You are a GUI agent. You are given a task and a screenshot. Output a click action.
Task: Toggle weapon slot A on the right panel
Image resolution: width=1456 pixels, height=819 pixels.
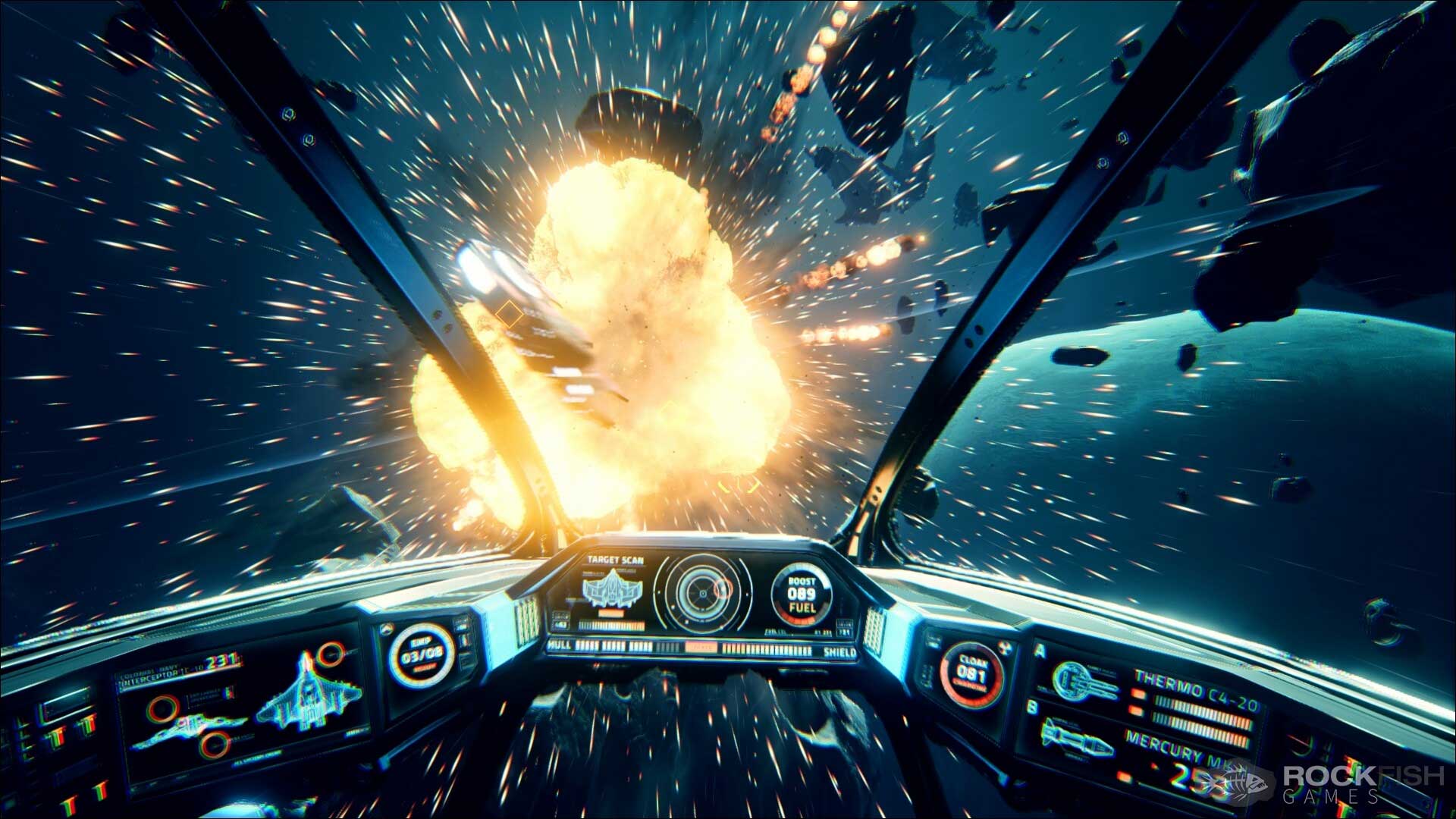click(x=1040, y=649)
